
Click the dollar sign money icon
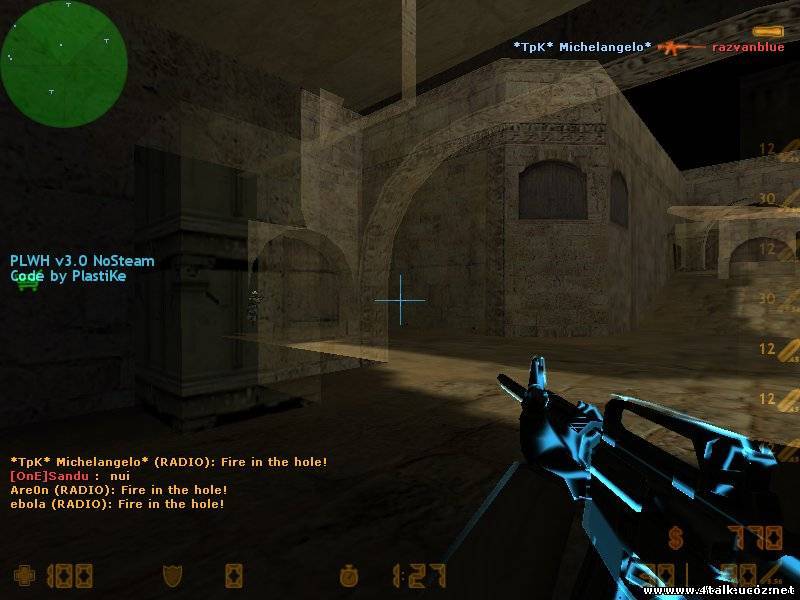coord(677,538)
